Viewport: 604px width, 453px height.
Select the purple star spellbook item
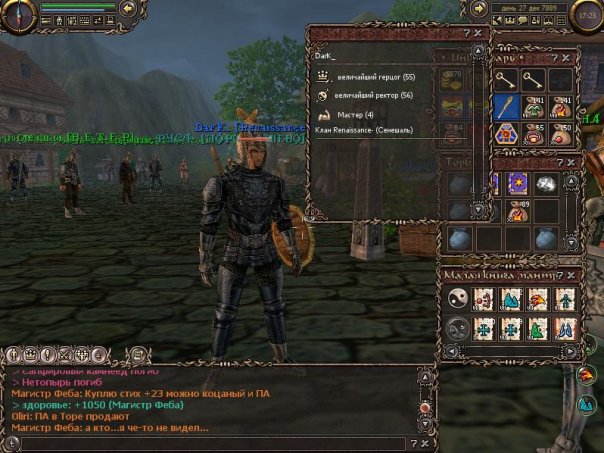pos(518,183)
